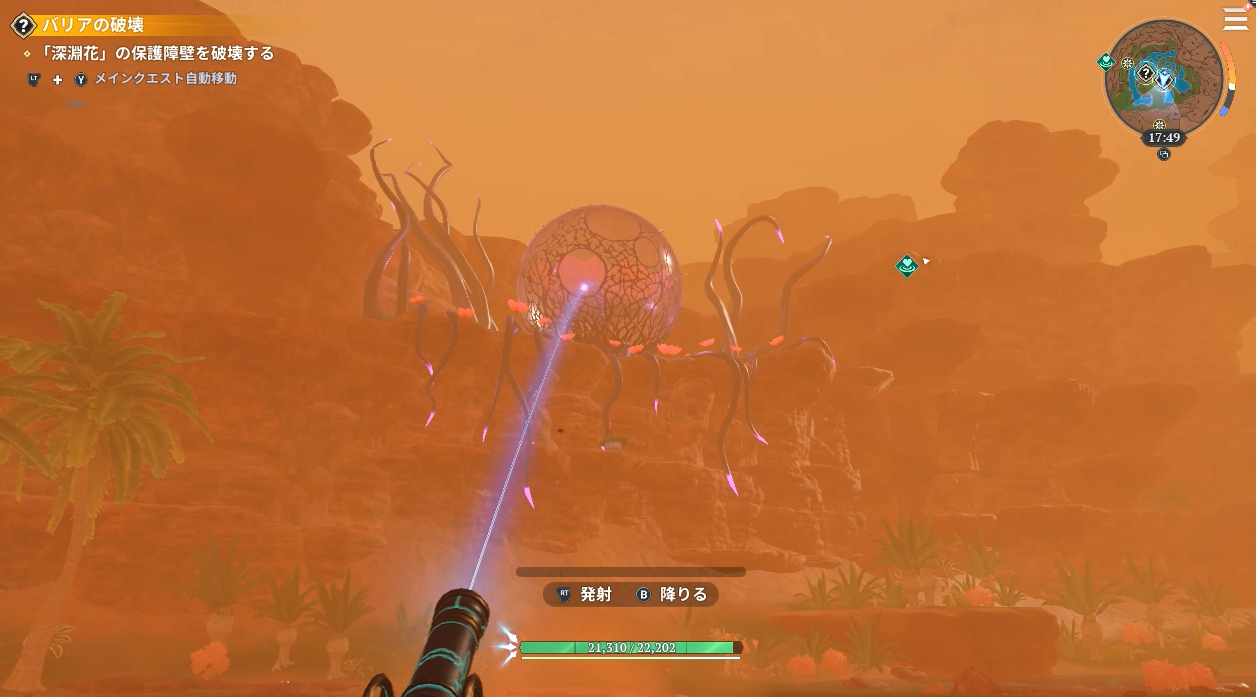
Task: Toggle the minimap switch button below the clock
Action: [x=1163, y=154]
